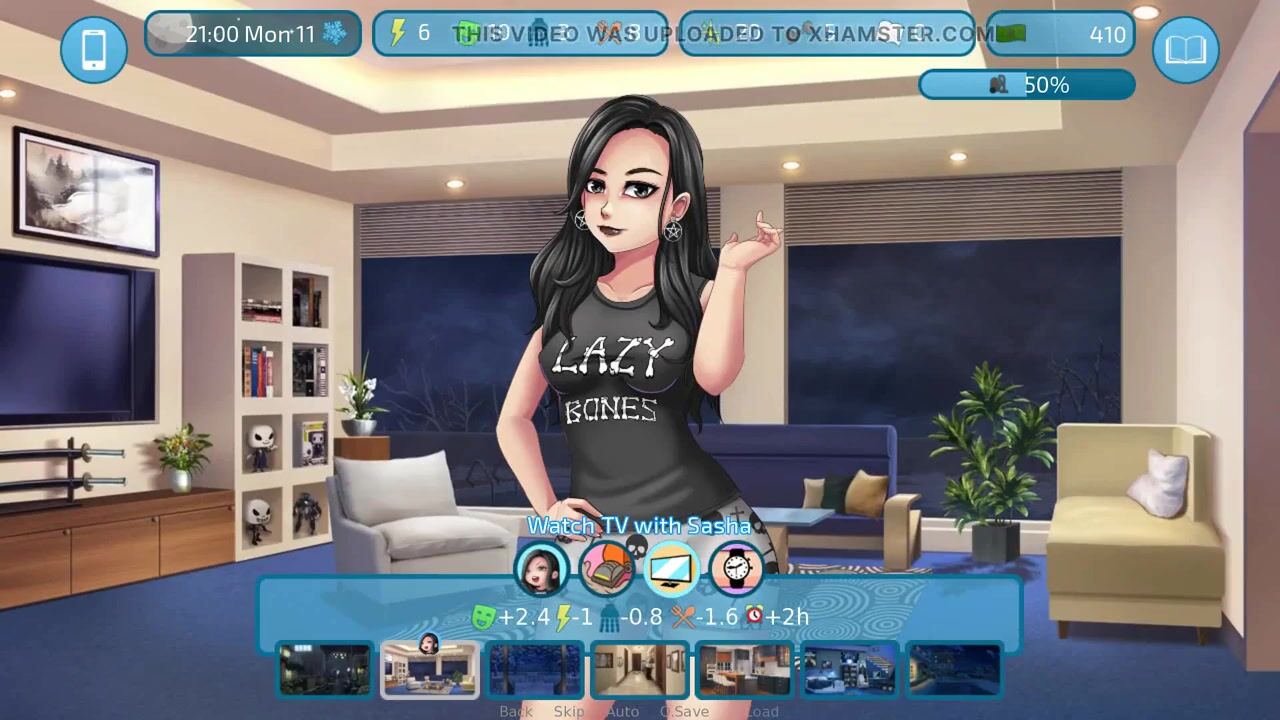Screen dimensions: 1280x720
Task: Open the journal book icon
Action: click(1186, 49)
